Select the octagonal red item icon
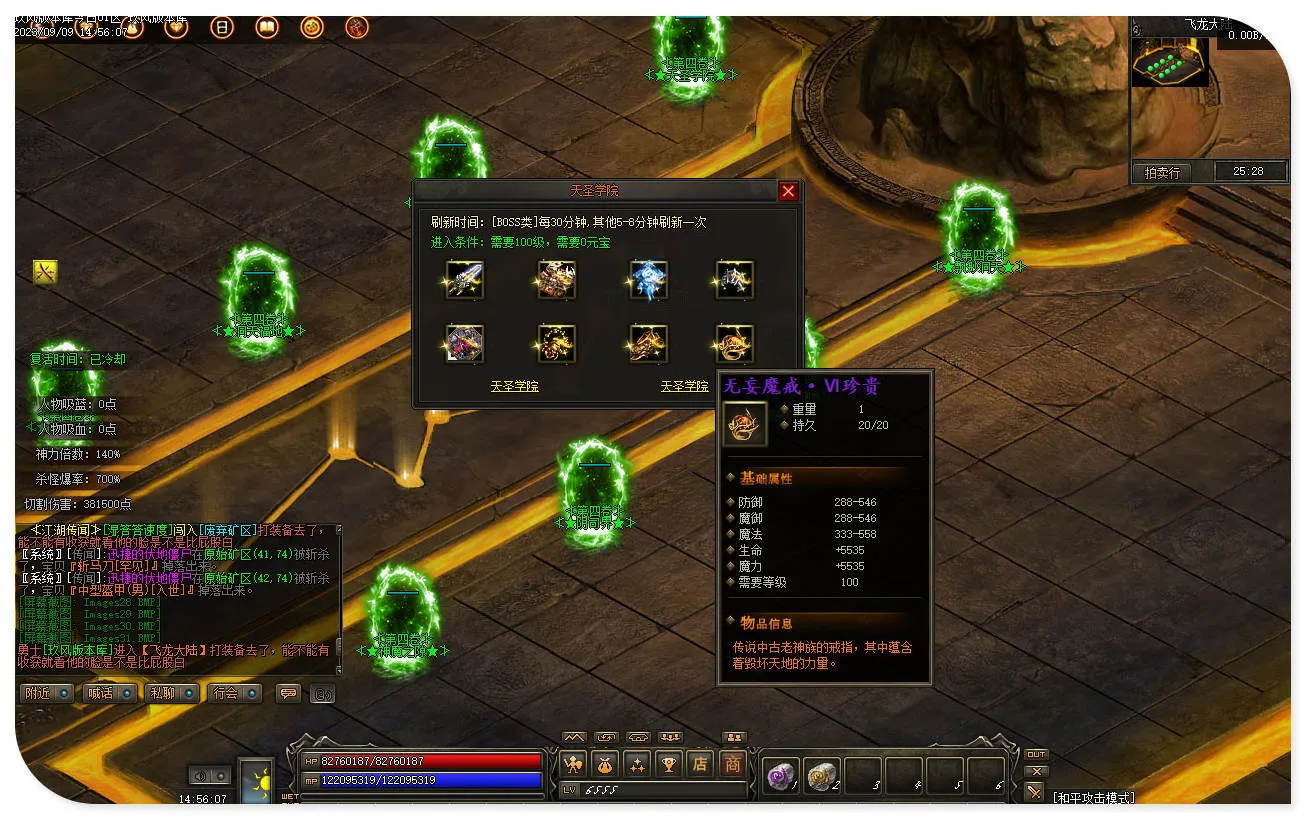The width and height of the screenshot is (1306, 819). pos(464,344)
